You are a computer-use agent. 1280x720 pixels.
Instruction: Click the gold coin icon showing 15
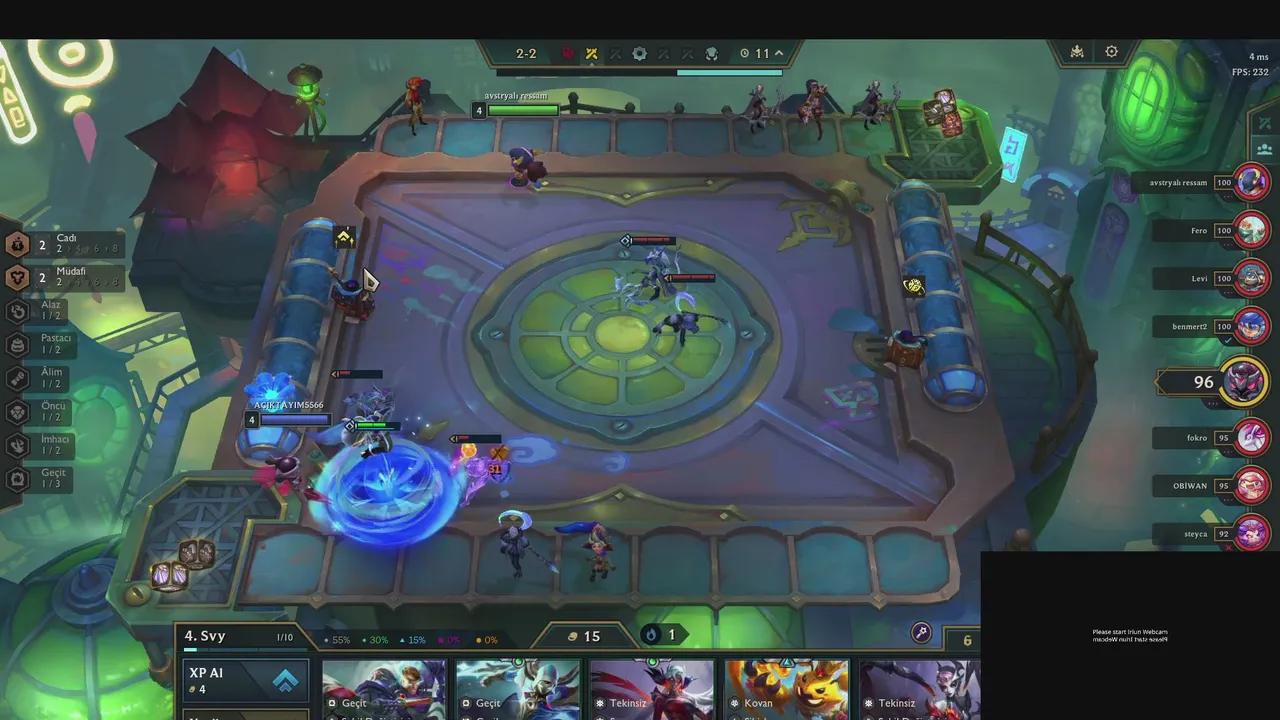[x=573, y=636]
